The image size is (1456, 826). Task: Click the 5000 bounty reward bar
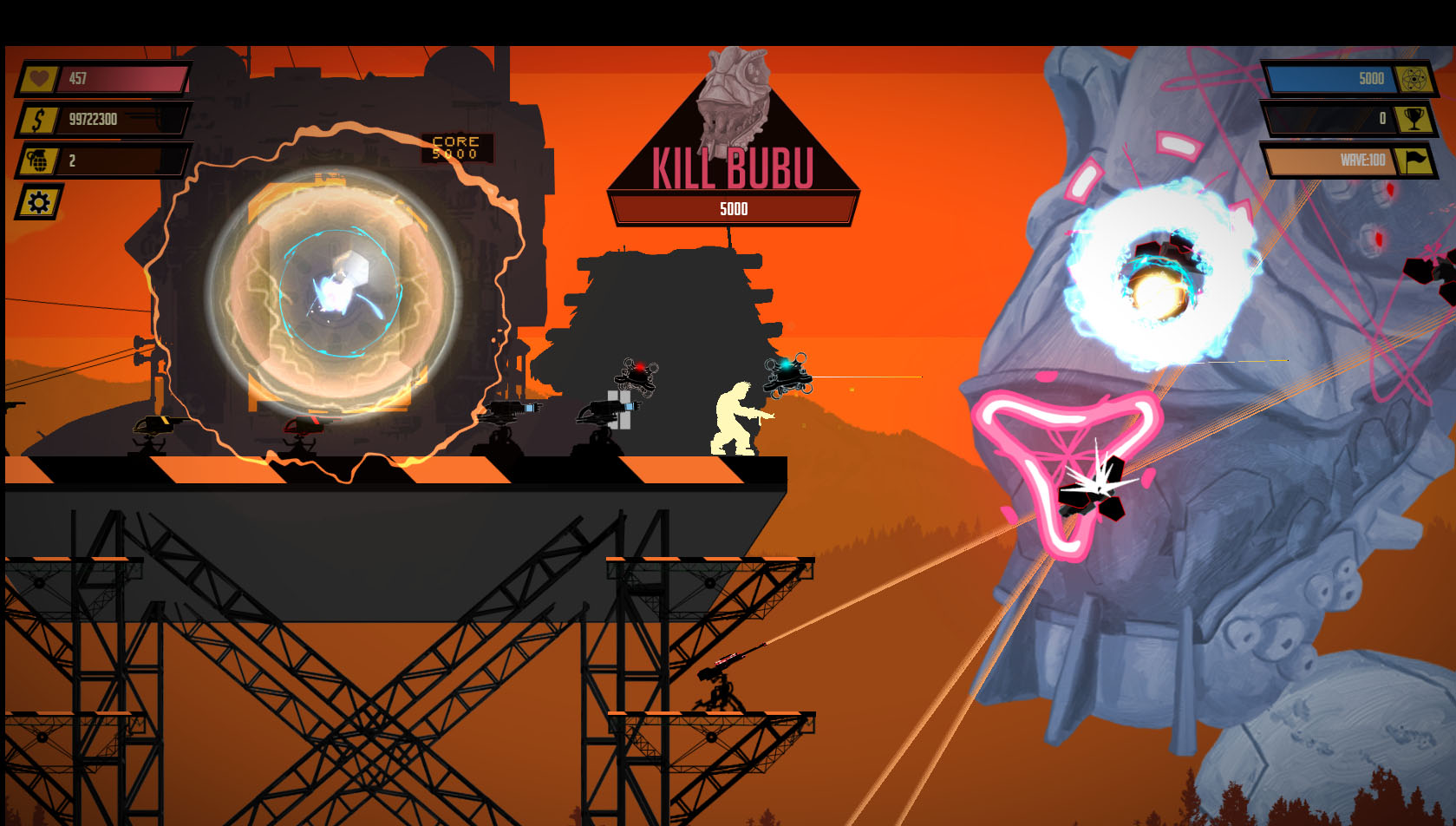tap(733, 208)
